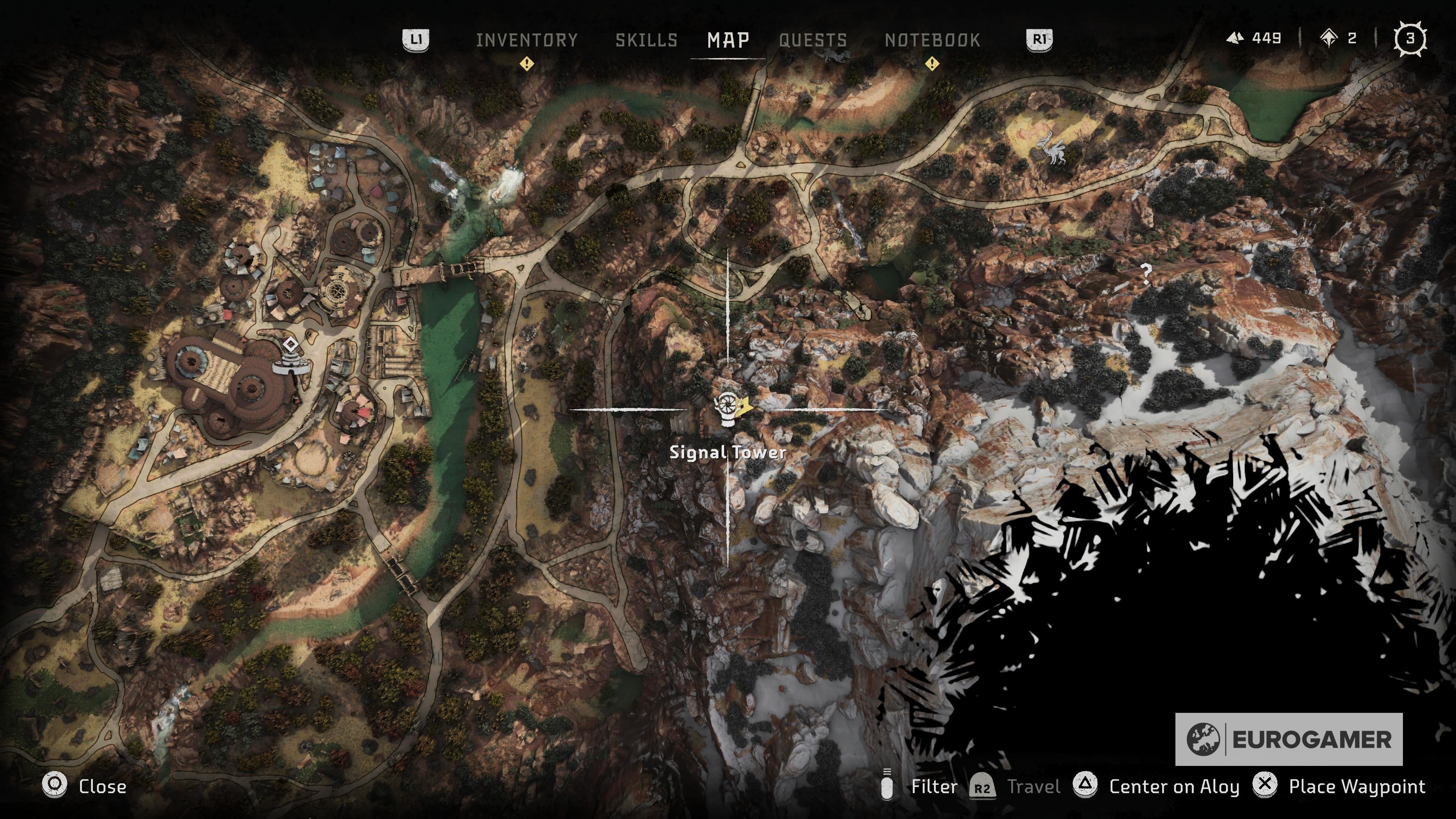Open the Skills tab
Viewport: 1456px width, 819px height.
pyautogui.click(x=646, y=40)
